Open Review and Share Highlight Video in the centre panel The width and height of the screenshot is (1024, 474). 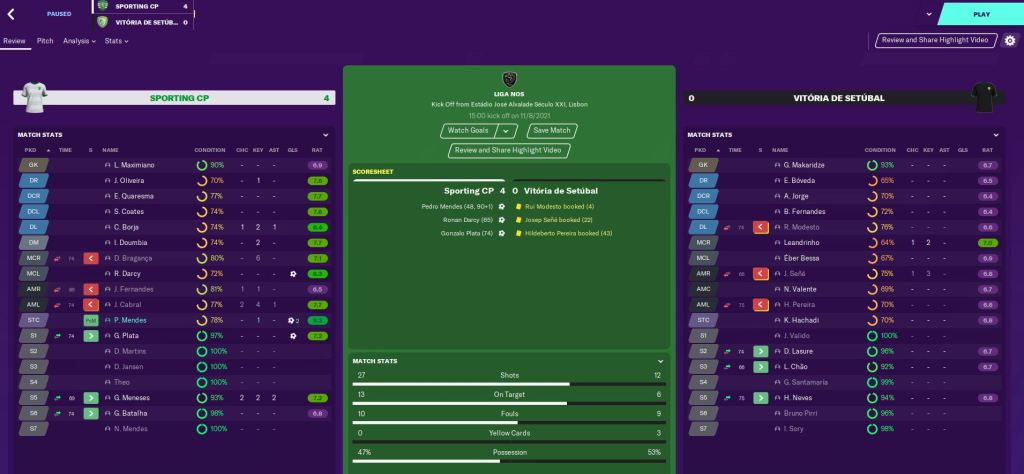pyautogui.click(x=510, y=150)
